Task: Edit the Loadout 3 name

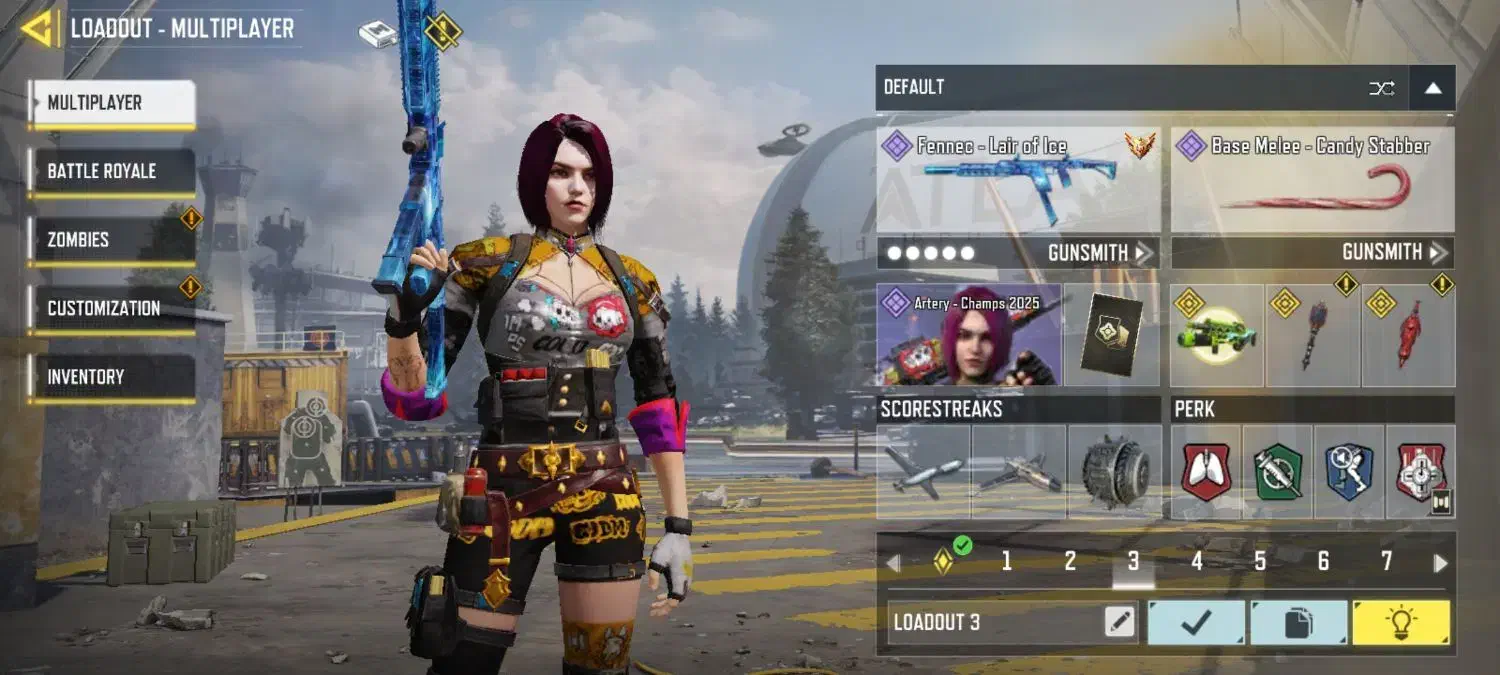Action: [x=1120, y=623]
